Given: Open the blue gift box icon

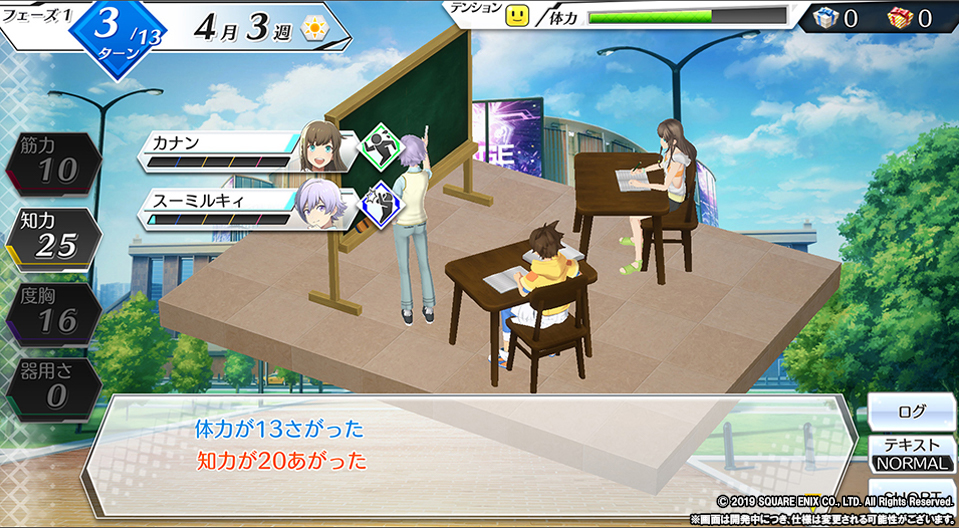Looking at the screenshot, I should click(824, 17).
